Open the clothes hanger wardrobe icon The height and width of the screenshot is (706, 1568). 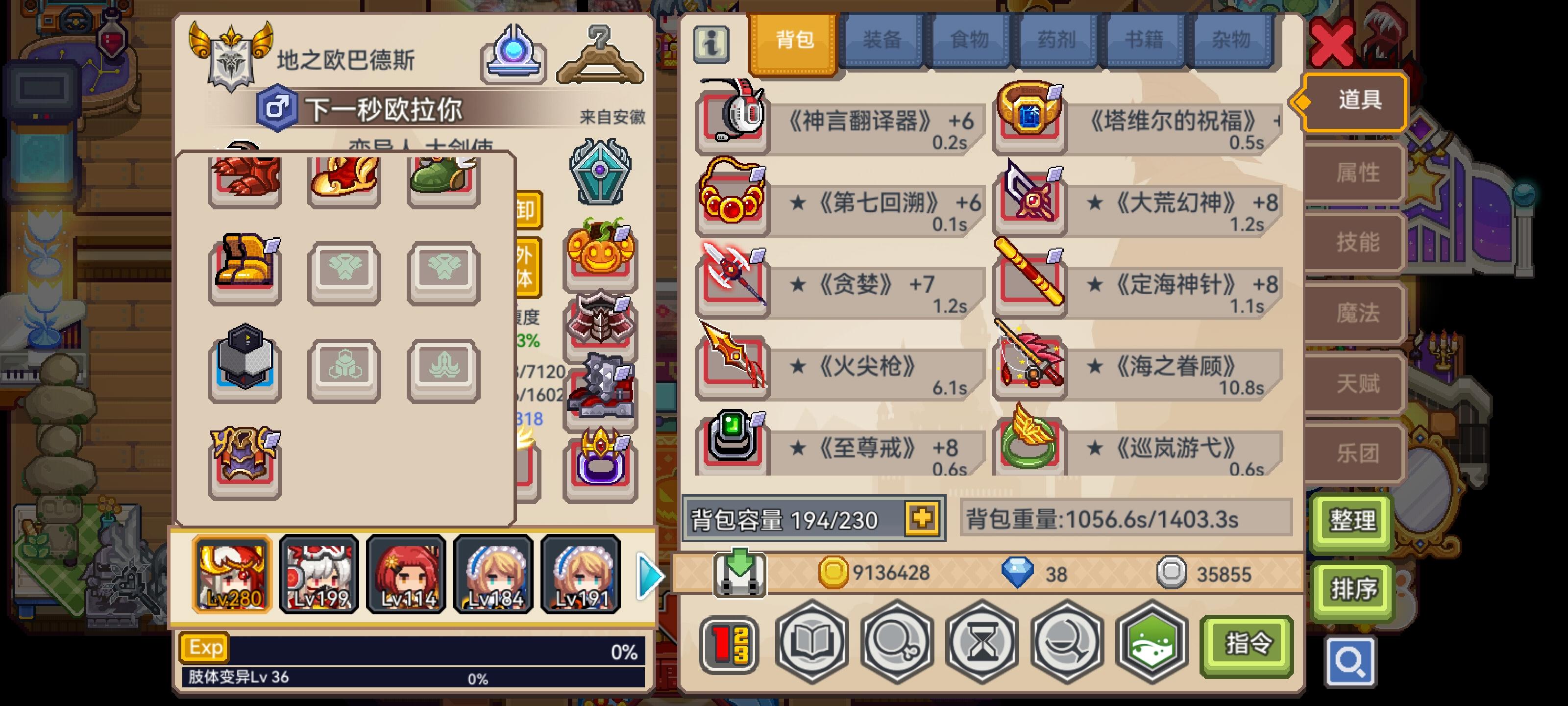tap(600, 52)
